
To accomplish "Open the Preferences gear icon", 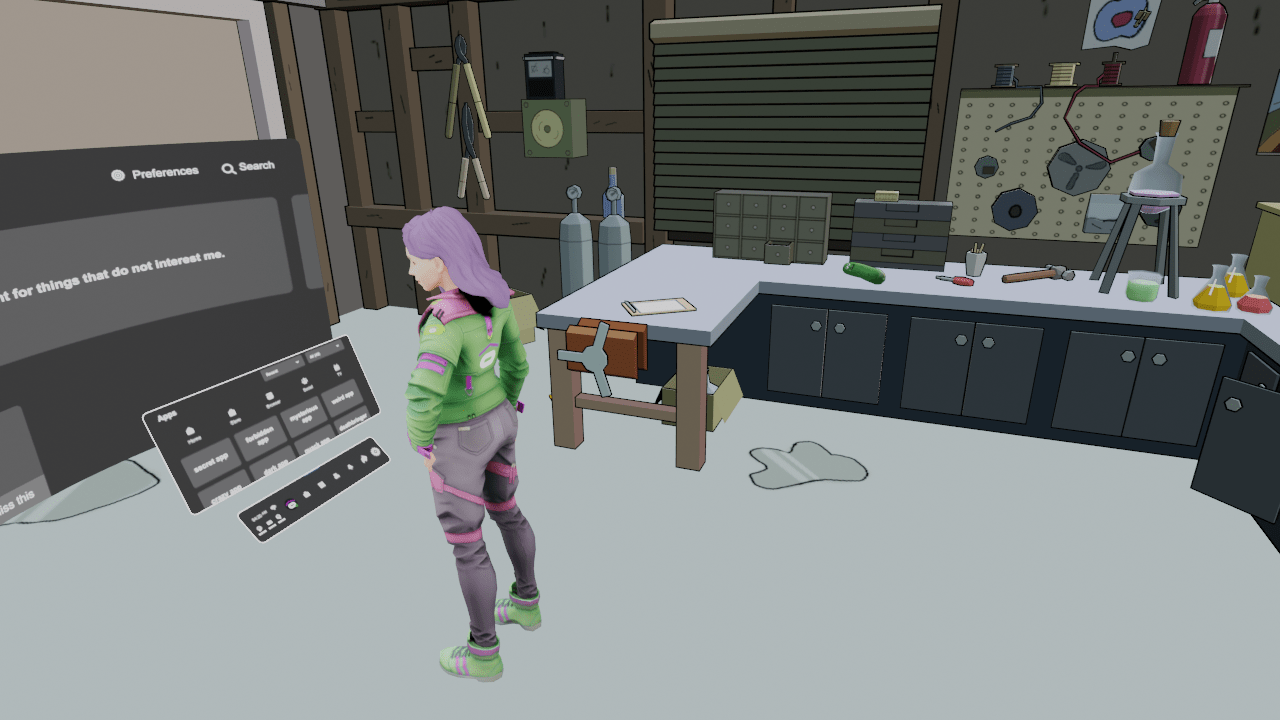I will click(x=117, y=173).
